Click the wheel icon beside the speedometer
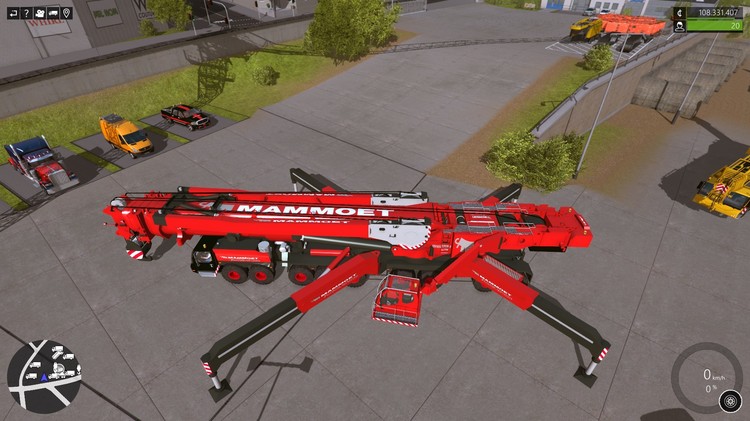Screen dimensions: 750x421 click(x=729, y=401)
